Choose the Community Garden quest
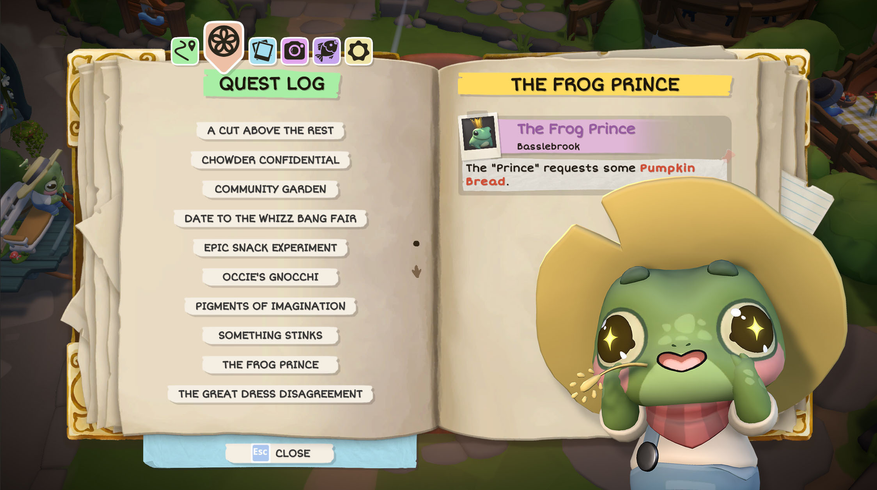The image size is (877, 490). (x=270, y=189)
